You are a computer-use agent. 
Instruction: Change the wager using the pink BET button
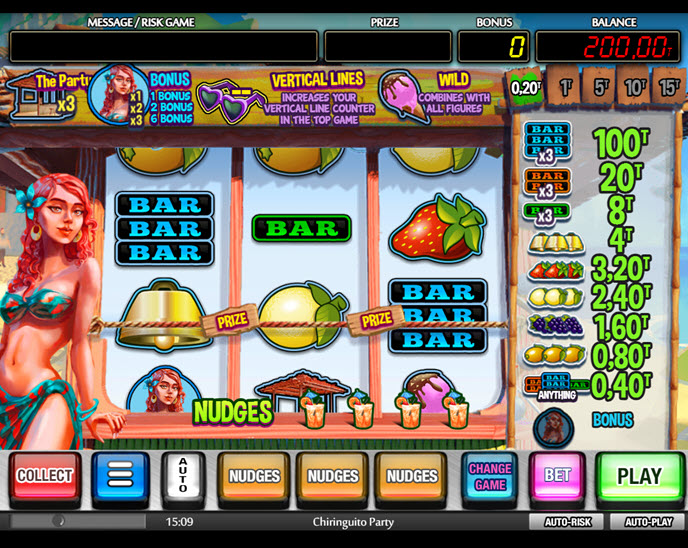[x=557, y=476]
